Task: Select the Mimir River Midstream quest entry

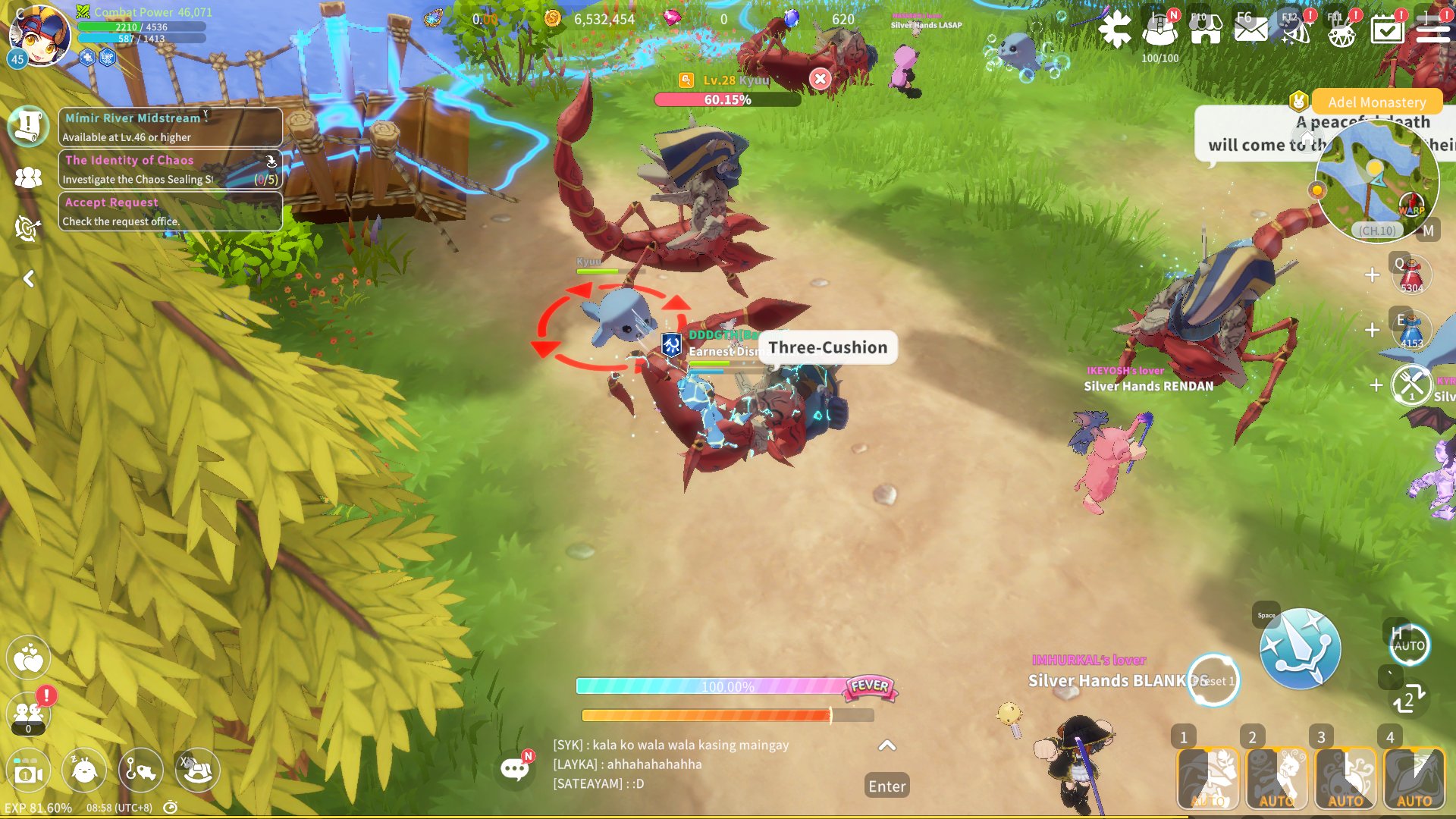Action: (170, 127)
